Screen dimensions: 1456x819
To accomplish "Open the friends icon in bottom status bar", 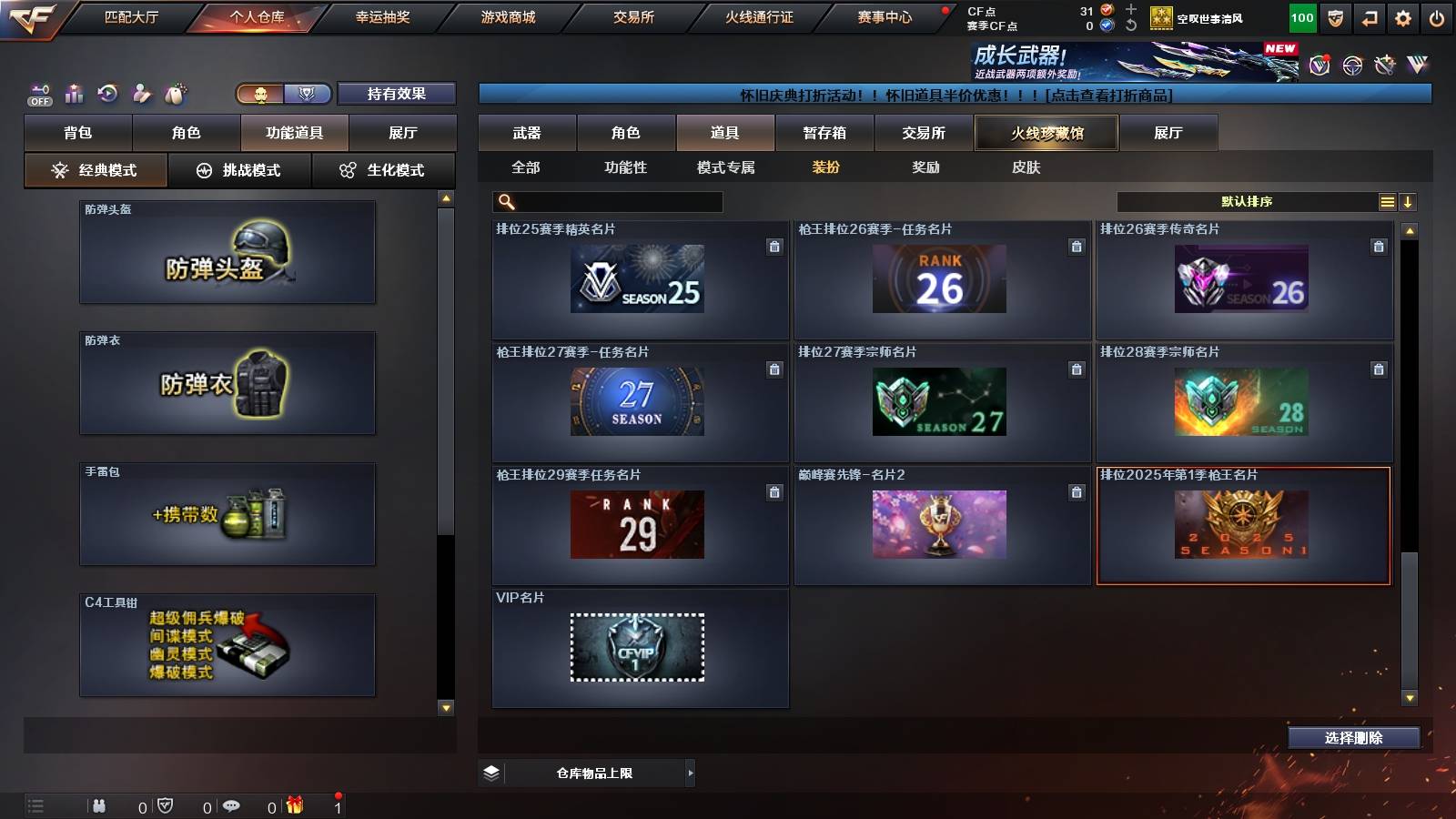I will click(x=100, y=805).
